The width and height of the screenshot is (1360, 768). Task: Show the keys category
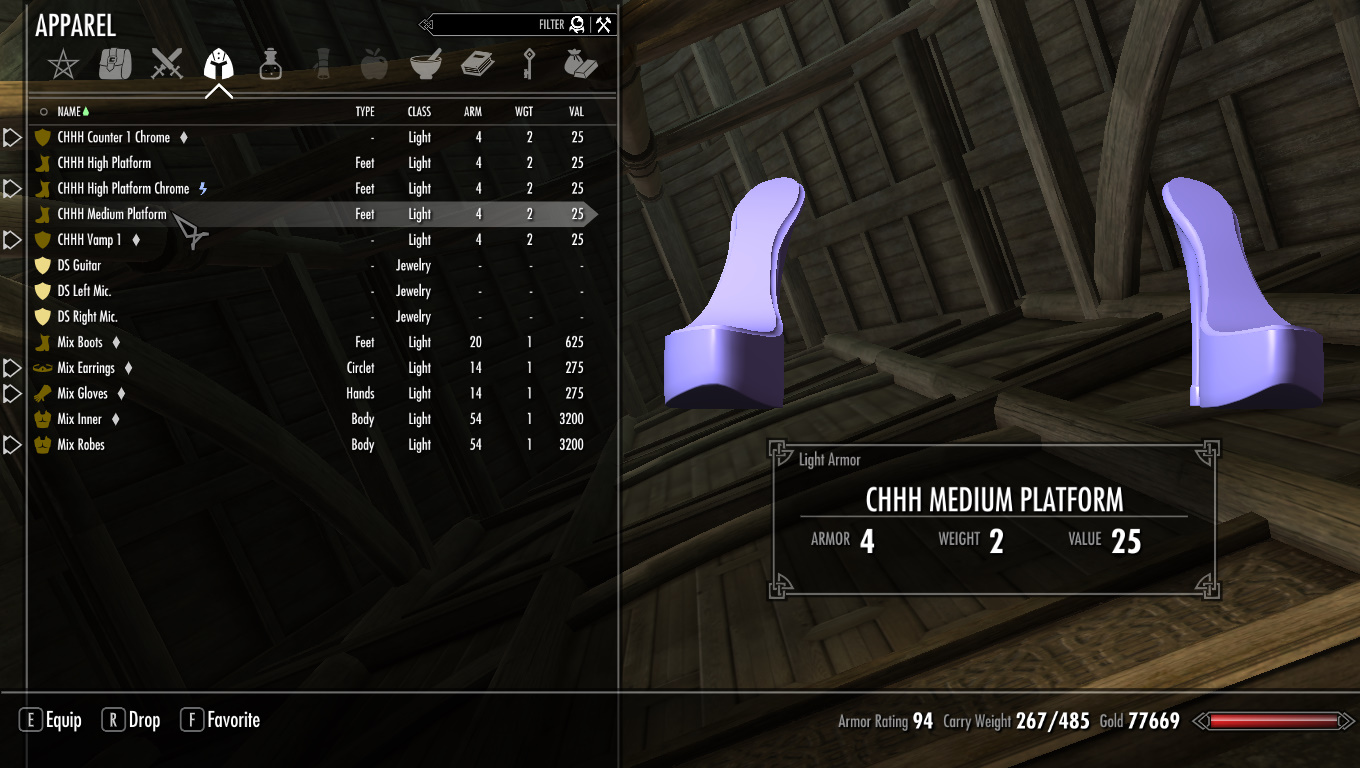528,65
